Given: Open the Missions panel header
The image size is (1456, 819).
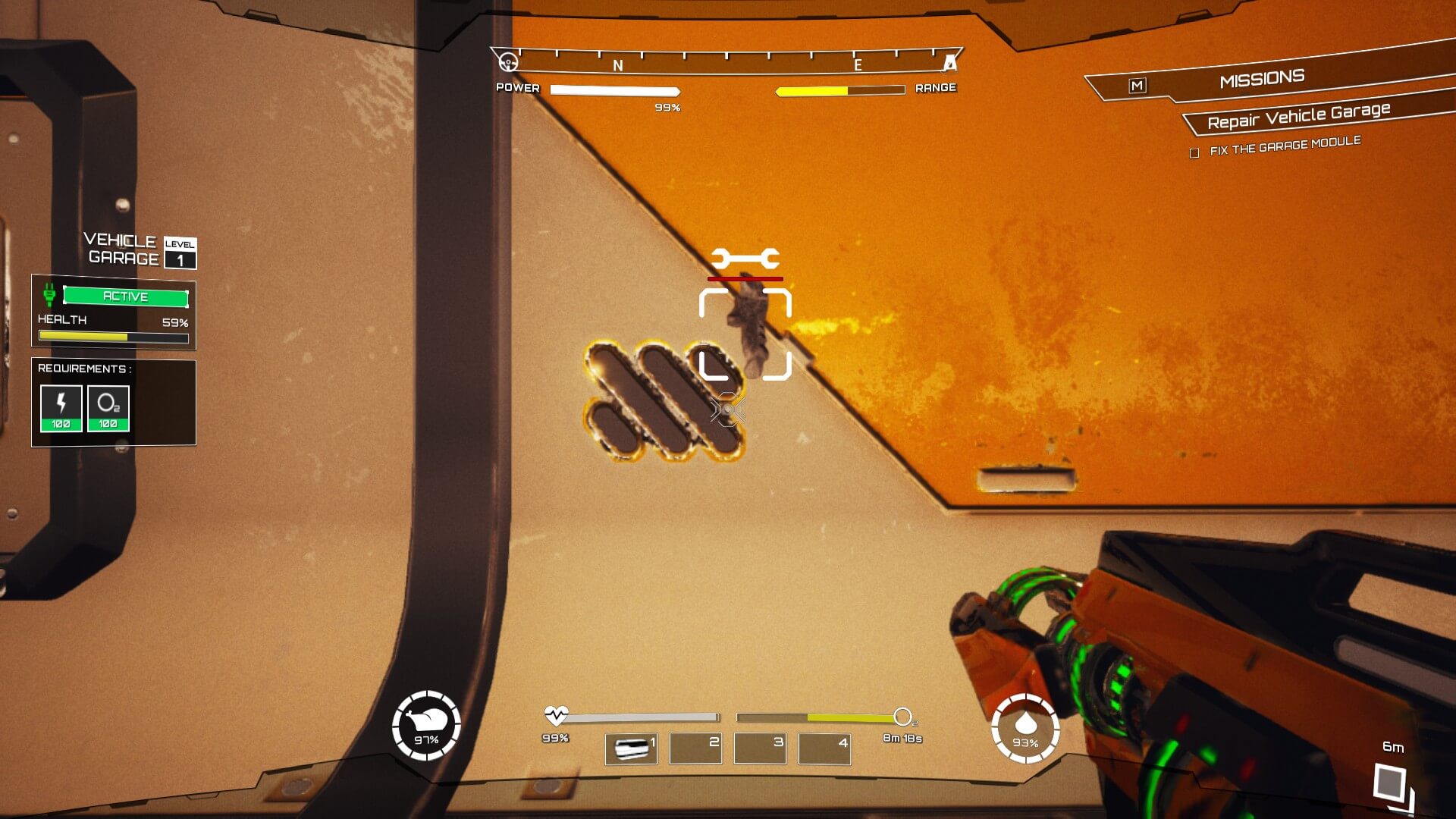Looking at the screenshot, I should (1262, 79).
